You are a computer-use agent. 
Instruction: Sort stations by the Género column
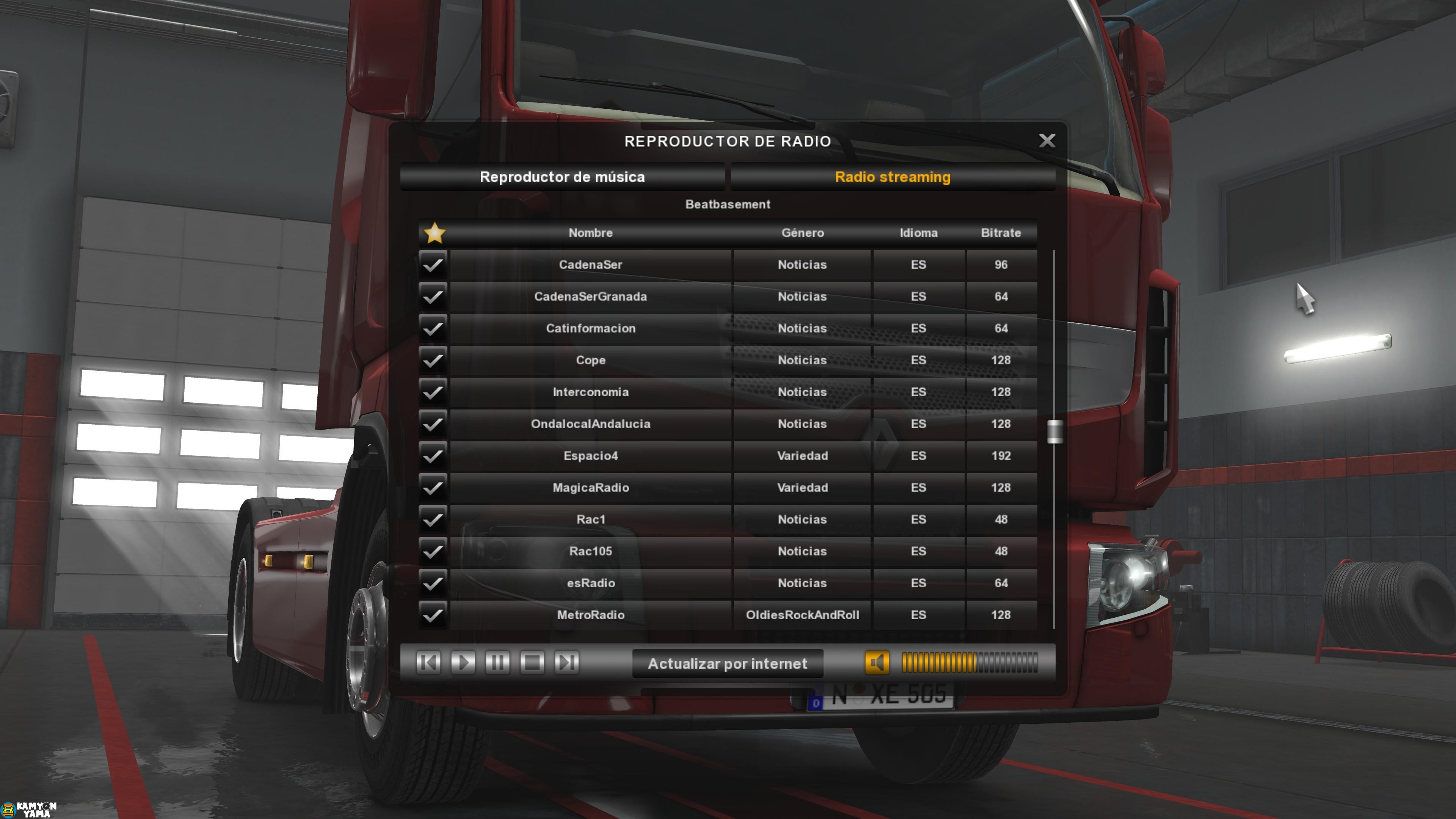point(803,232)
